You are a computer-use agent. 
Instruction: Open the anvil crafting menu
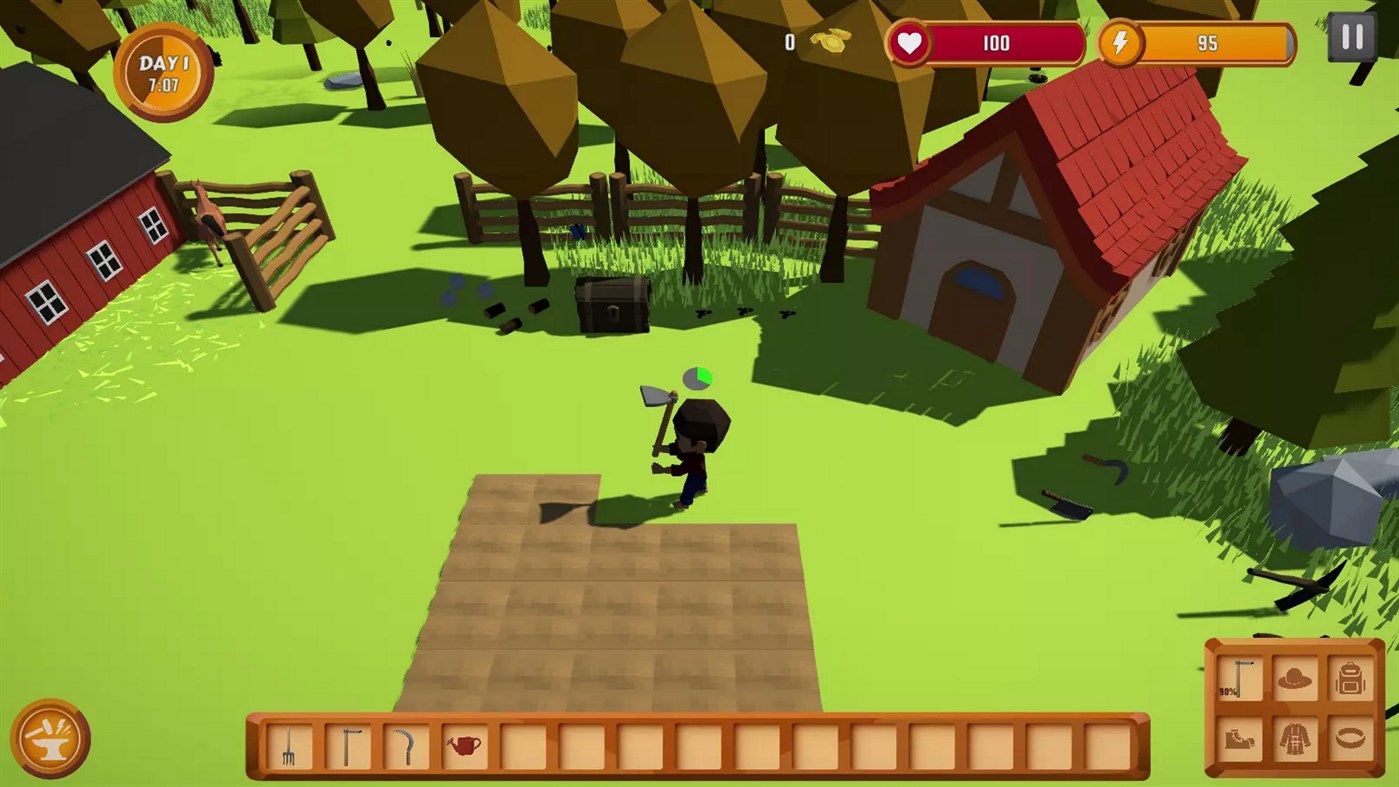[x=48, y=740]
